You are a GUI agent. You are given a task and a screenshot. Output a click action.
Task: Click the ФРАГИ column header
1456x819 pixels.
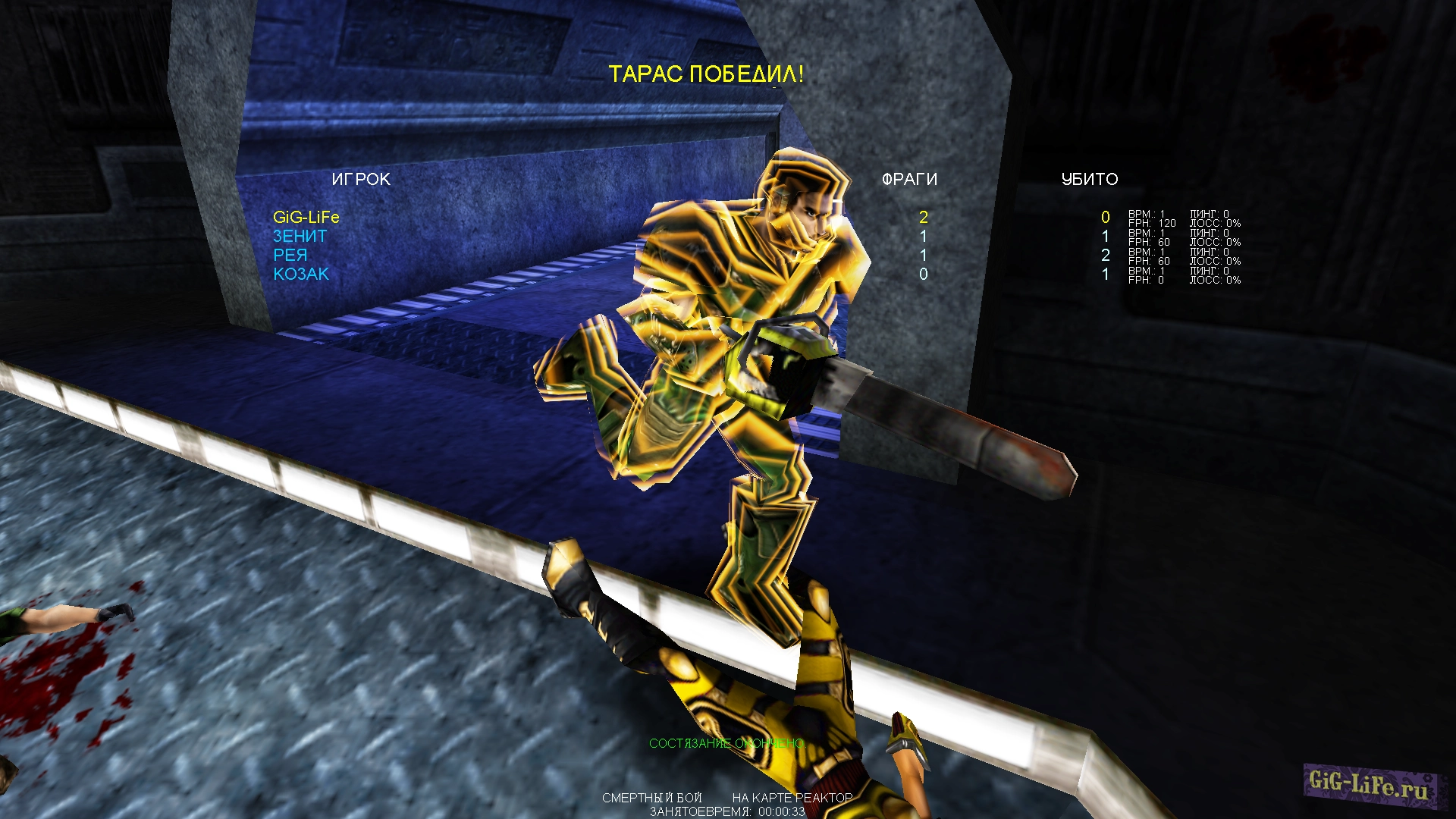coord(908,180)
